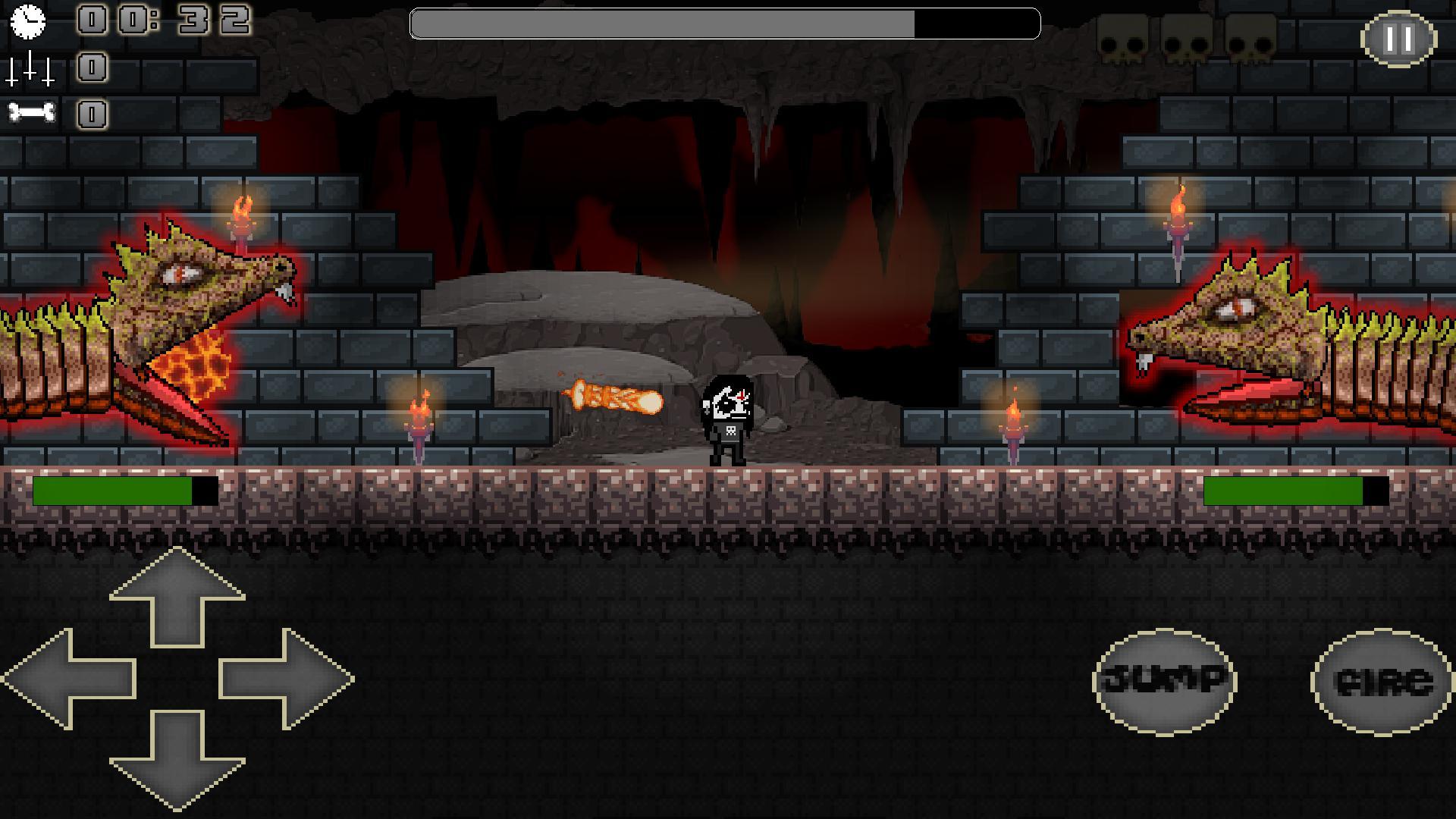Click the up arrow on the d-pad
1456x819 pixels.
tap(177, 598)
